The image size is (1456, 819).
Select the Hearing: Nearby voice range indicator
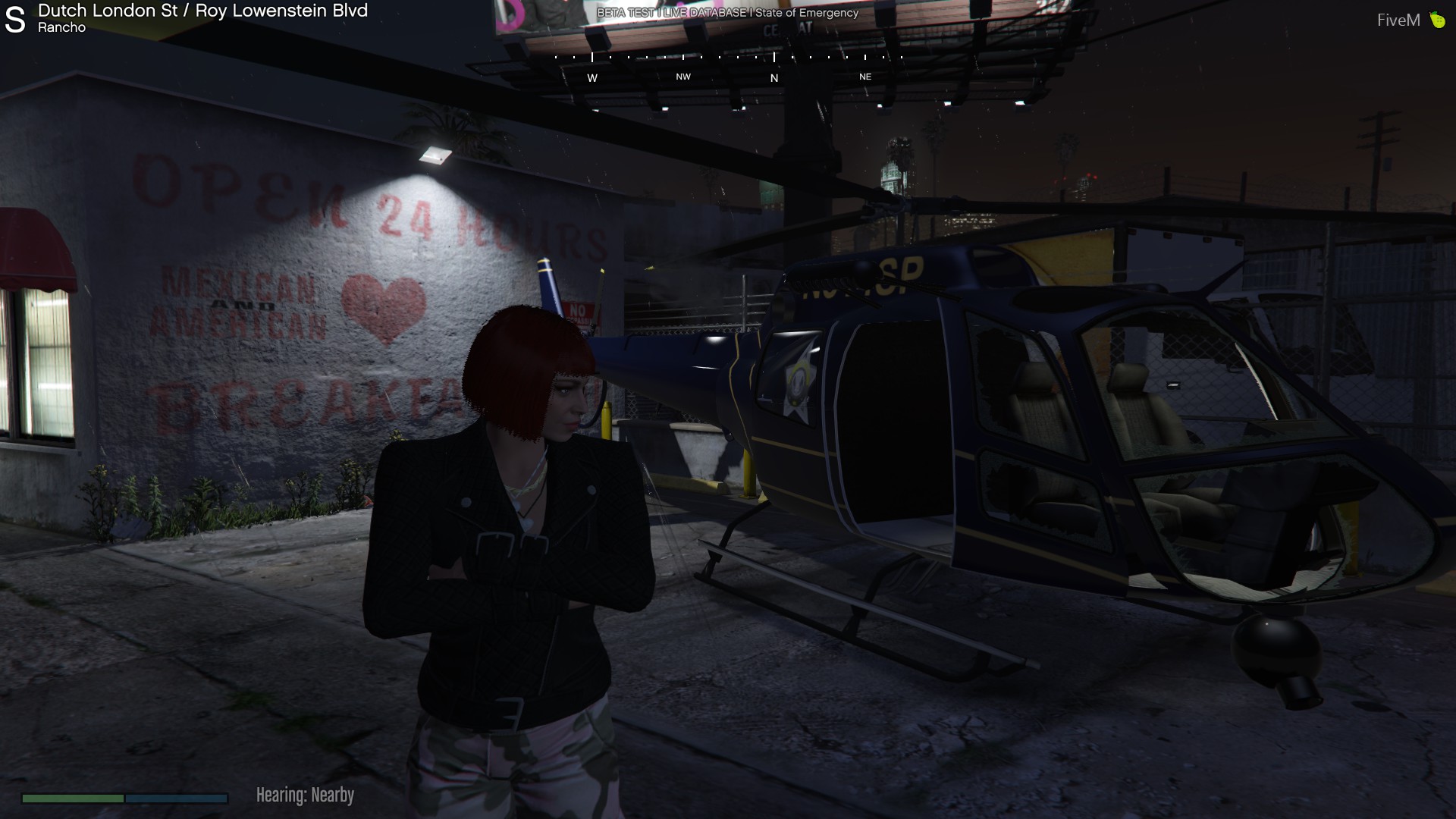[x=305, y=795]
